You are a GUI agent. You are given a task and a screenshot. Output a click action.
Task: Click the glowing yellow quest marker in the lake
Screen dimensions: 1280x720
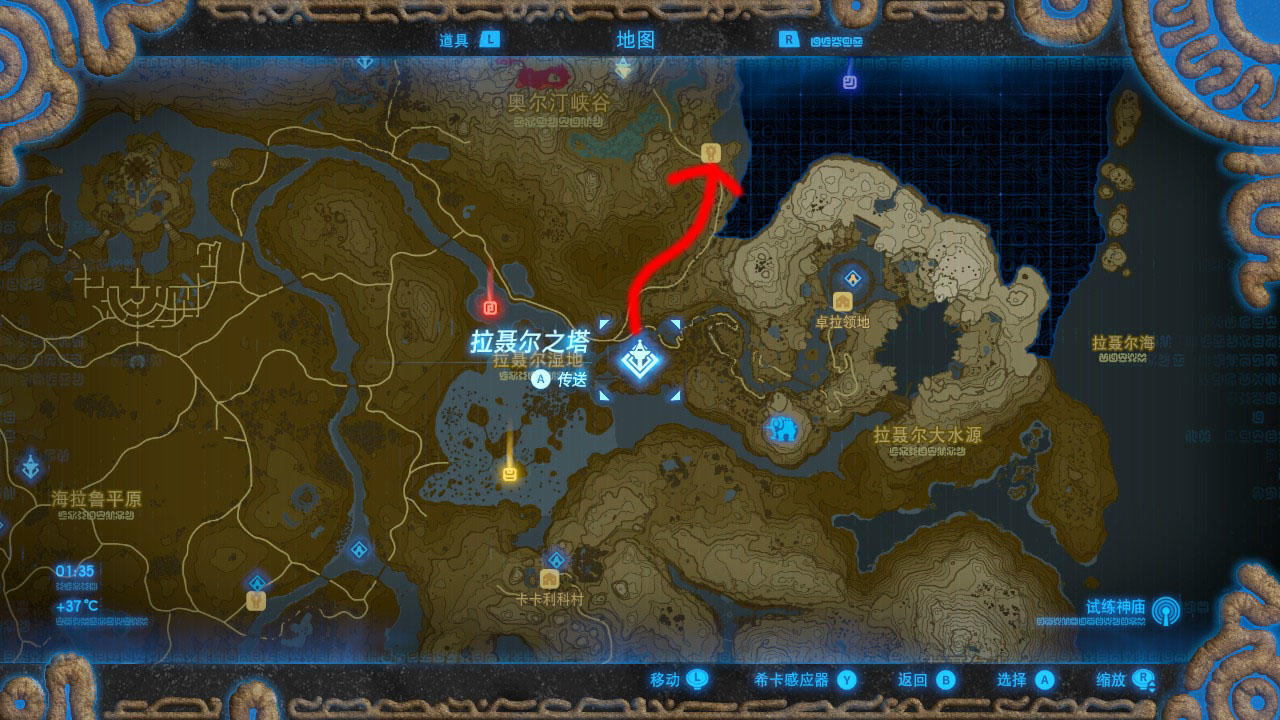[x=508, y=473]
